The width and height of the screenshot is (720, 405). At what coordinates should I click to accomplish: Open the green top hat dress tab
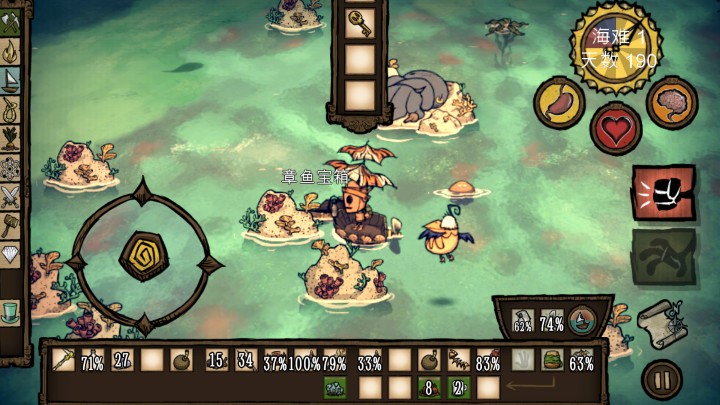pos(11,312)
